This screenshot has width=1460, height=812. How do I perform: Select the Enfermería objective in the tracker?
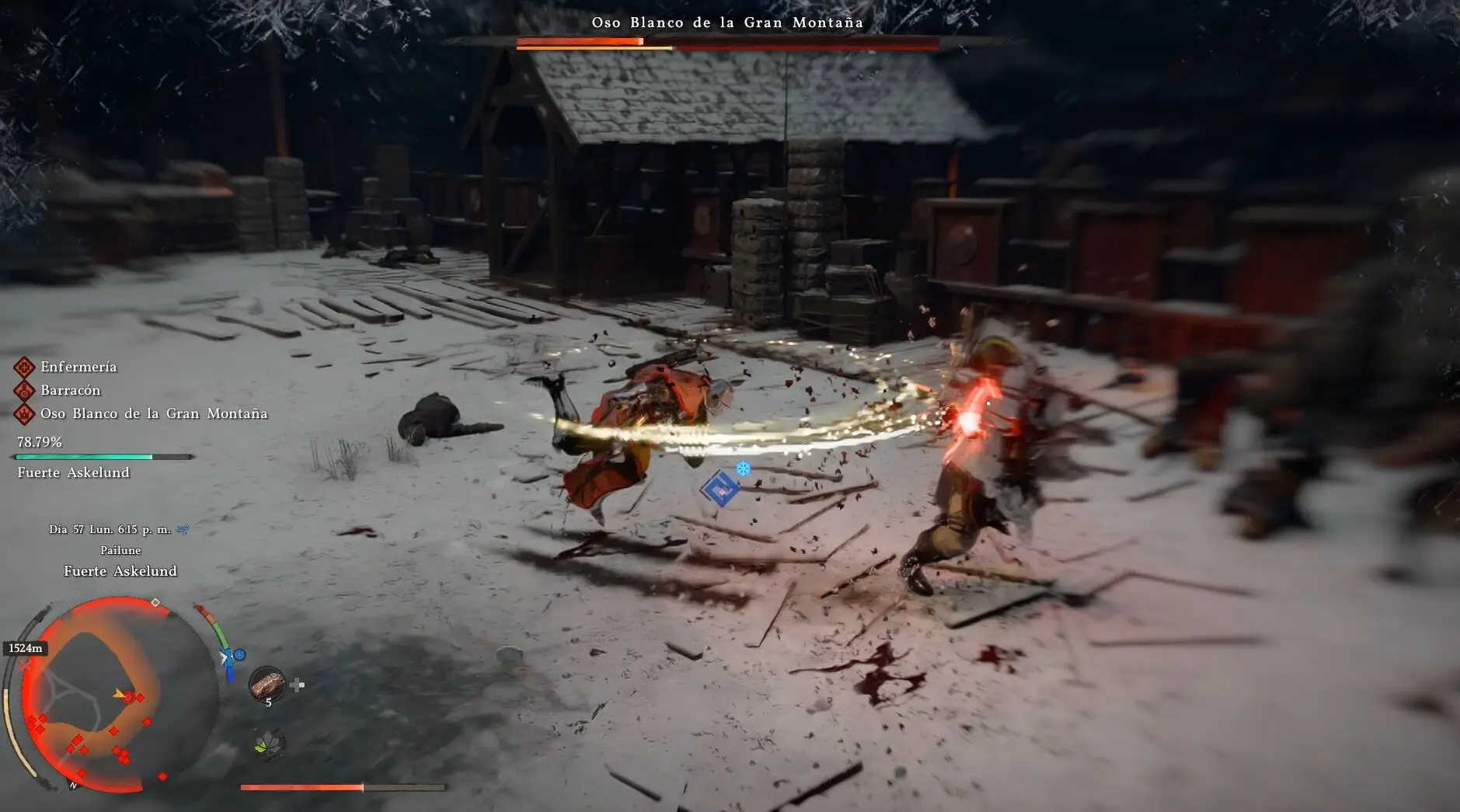(x=78, y=367)
